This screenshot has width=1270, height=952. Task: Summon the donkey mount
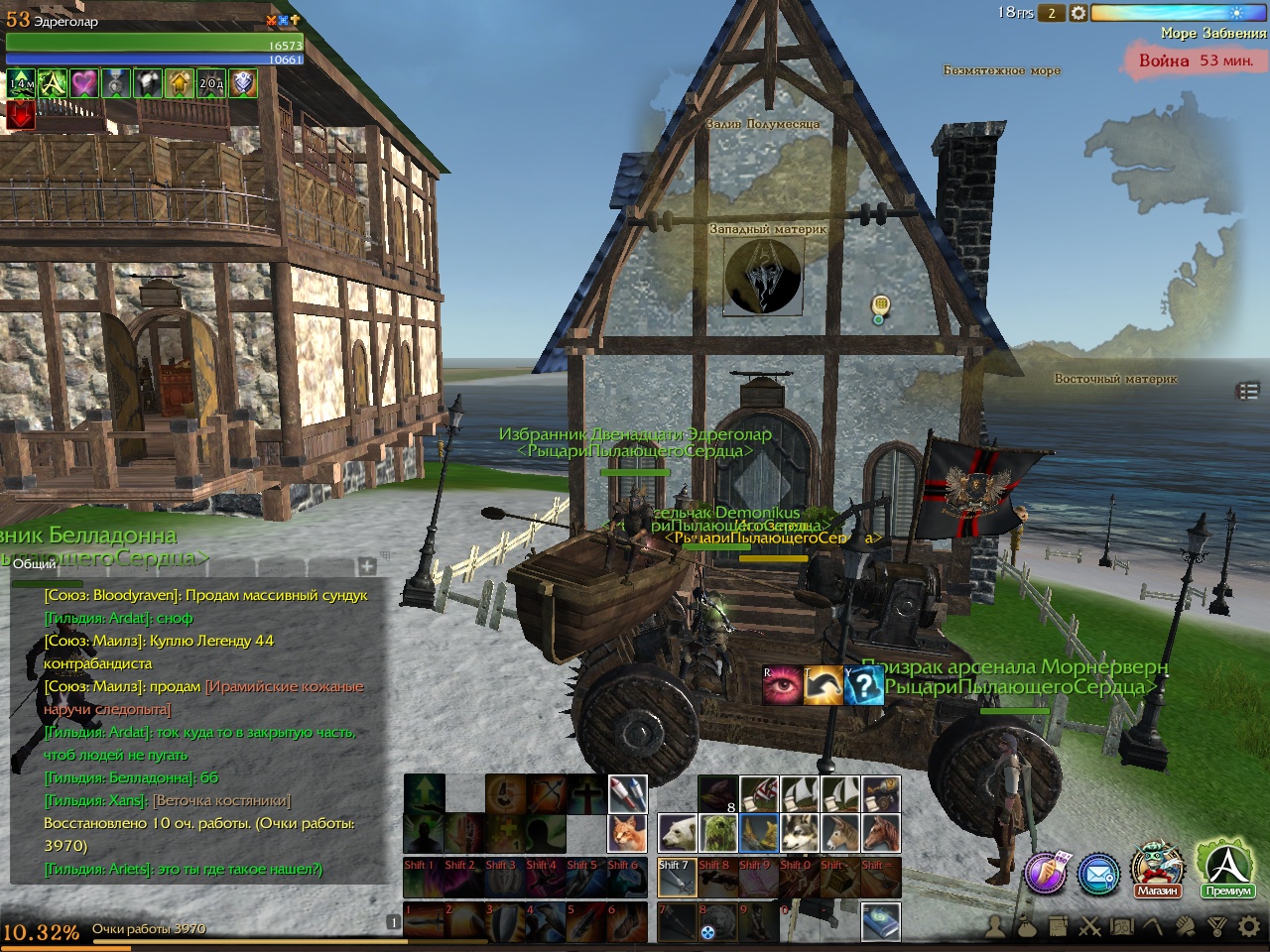(x=840, y=834)
